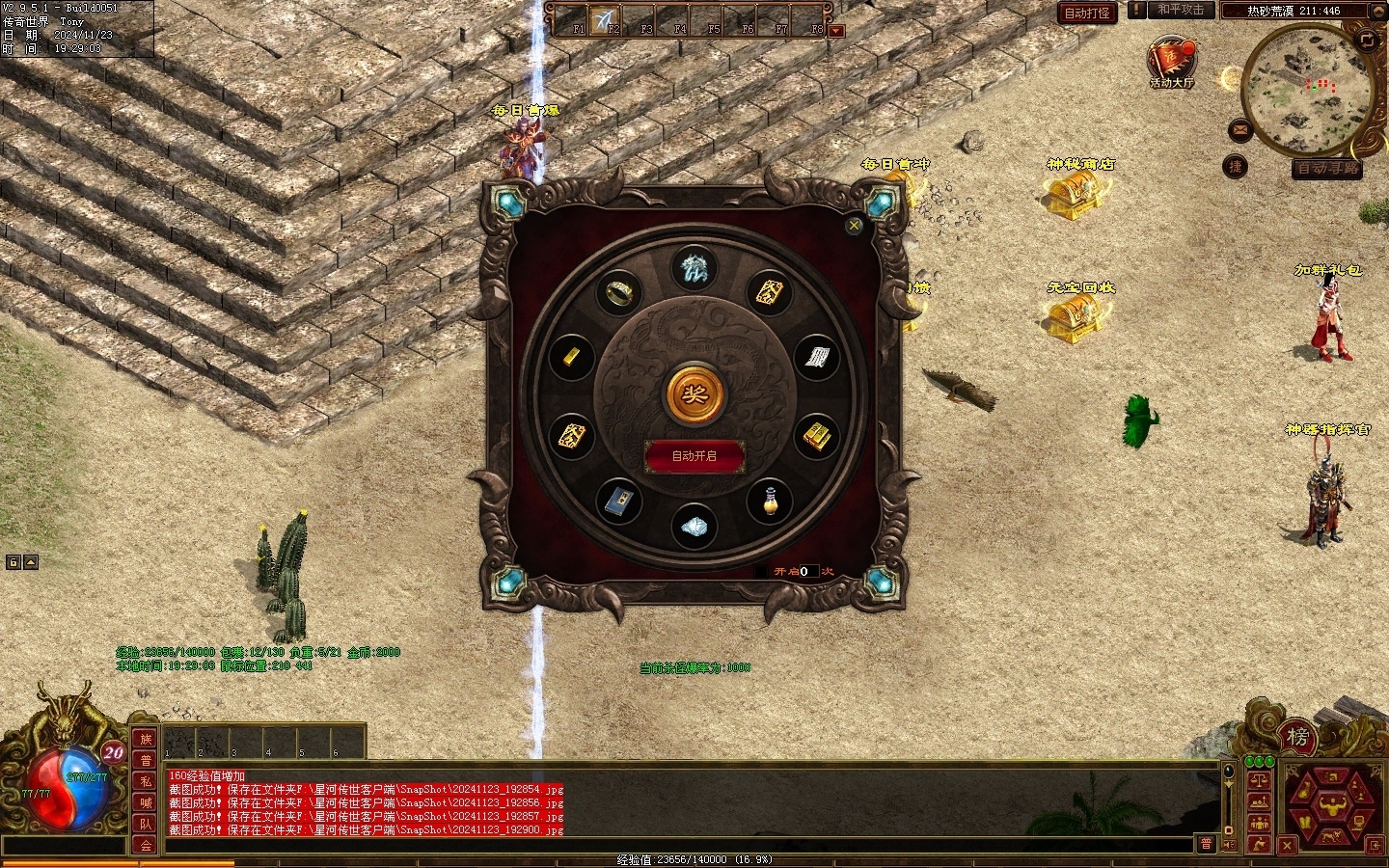The image size is (1389, 868).
Task: Click the circular minimap
Action: 1307,89
